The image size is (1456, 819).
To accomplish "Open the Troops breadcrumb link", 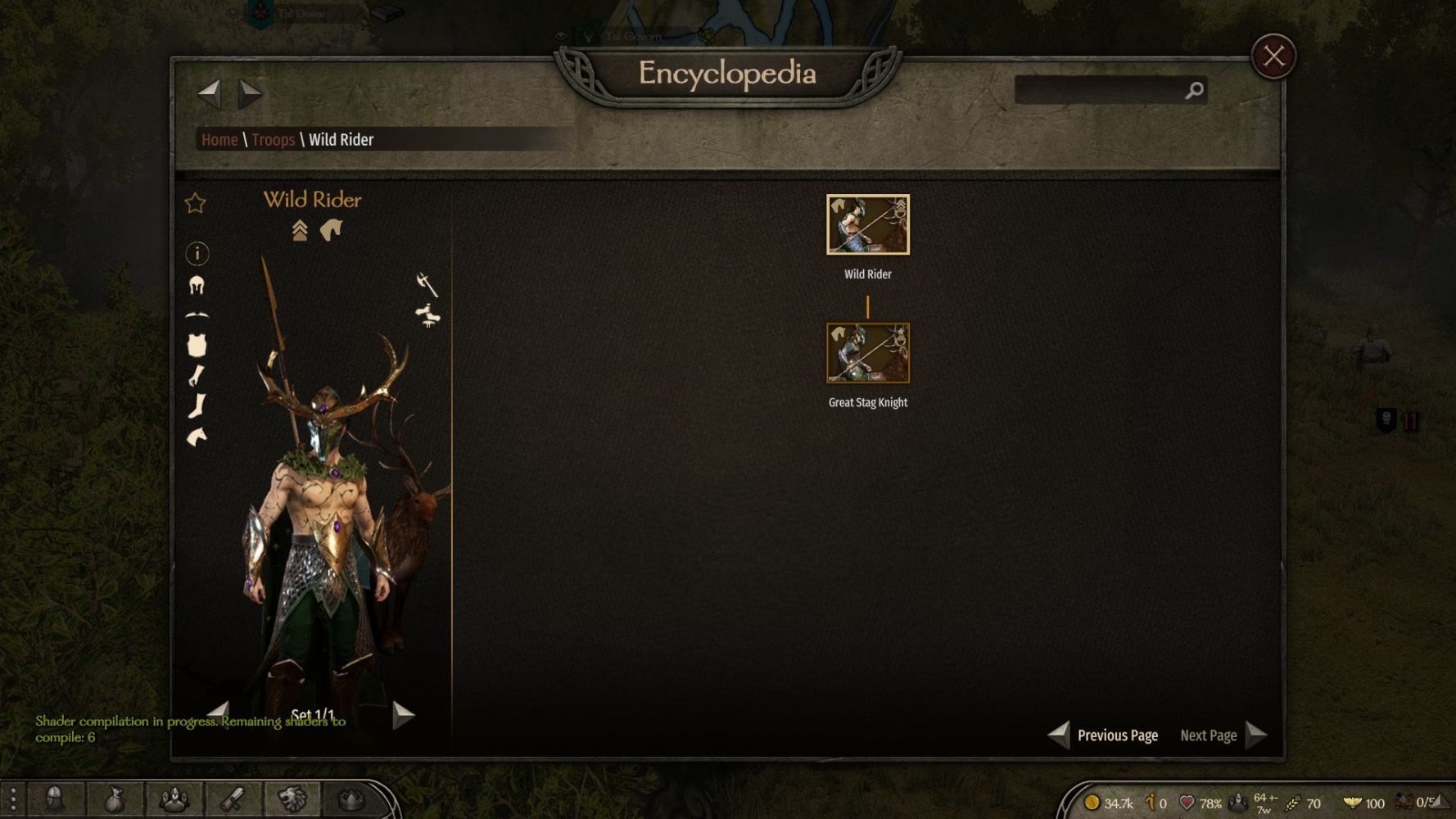I will coord(273,140).
